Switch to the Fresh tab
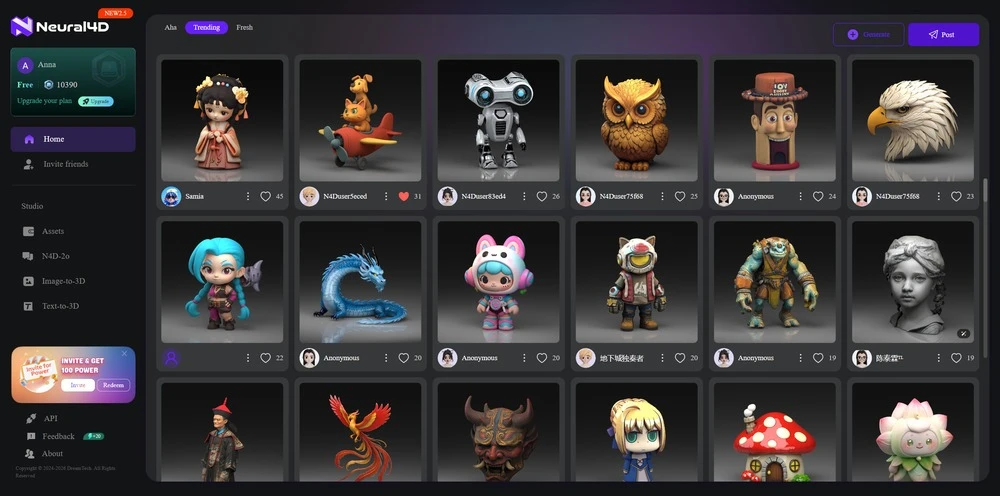 (244, 28)
